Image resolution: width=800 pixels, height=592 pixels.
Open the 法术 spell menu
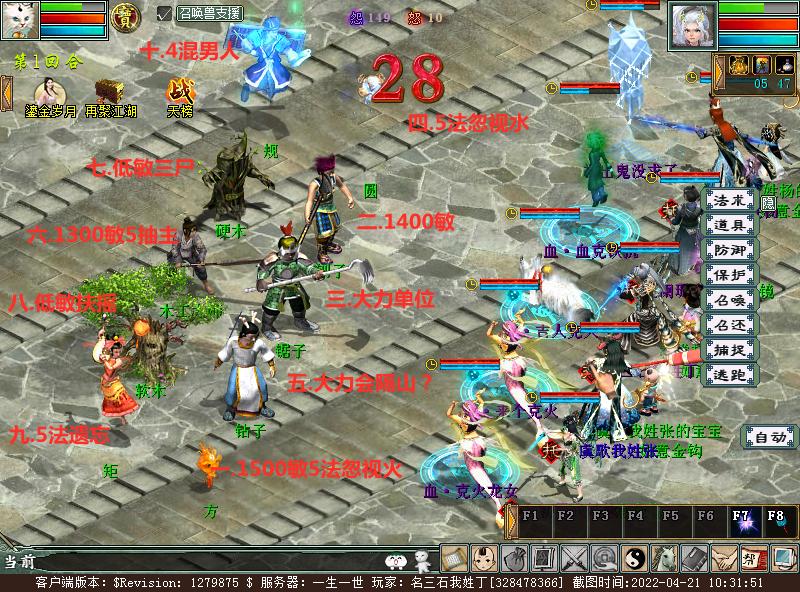pos(730,200)
